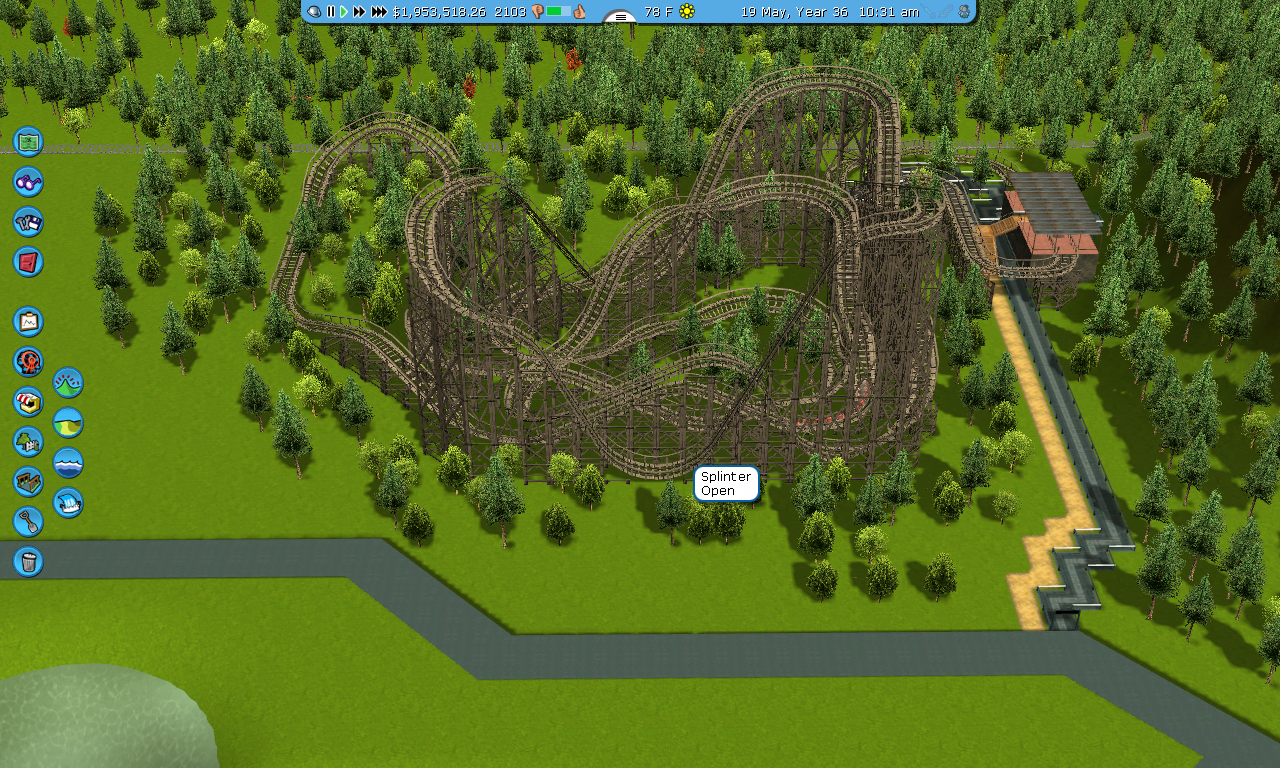This screenshot has width=1280, height=768.
Task: Set game to normal play speed
Action: [x=344, y=11]
